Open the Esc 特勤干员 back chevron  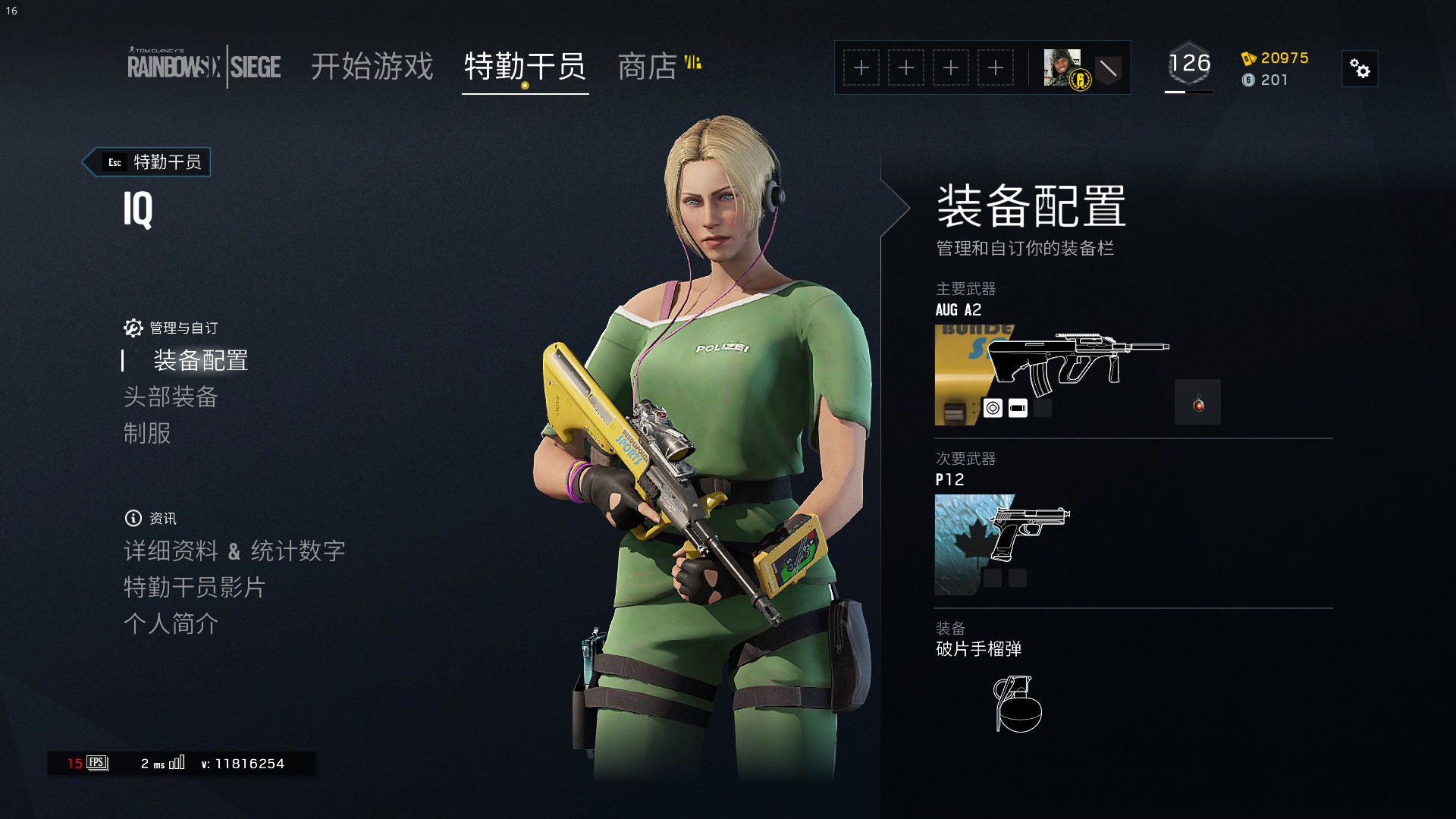[146, 162]
